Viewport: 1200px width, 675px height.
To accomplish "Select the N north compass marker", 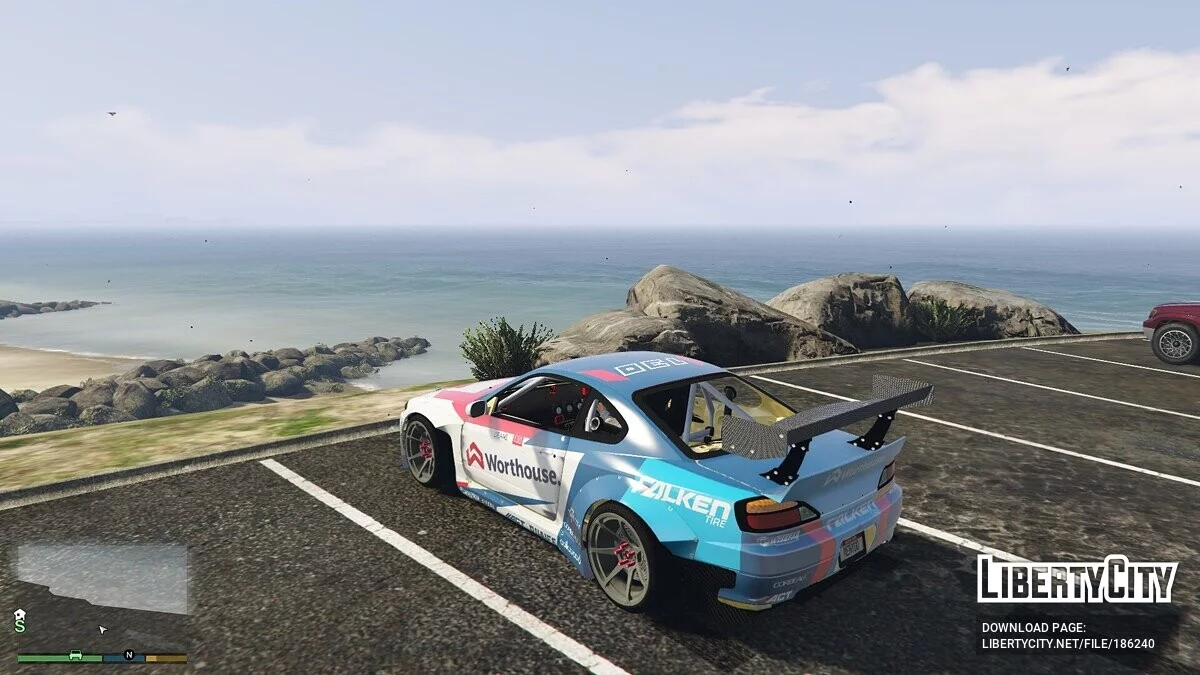I will 128,655.
